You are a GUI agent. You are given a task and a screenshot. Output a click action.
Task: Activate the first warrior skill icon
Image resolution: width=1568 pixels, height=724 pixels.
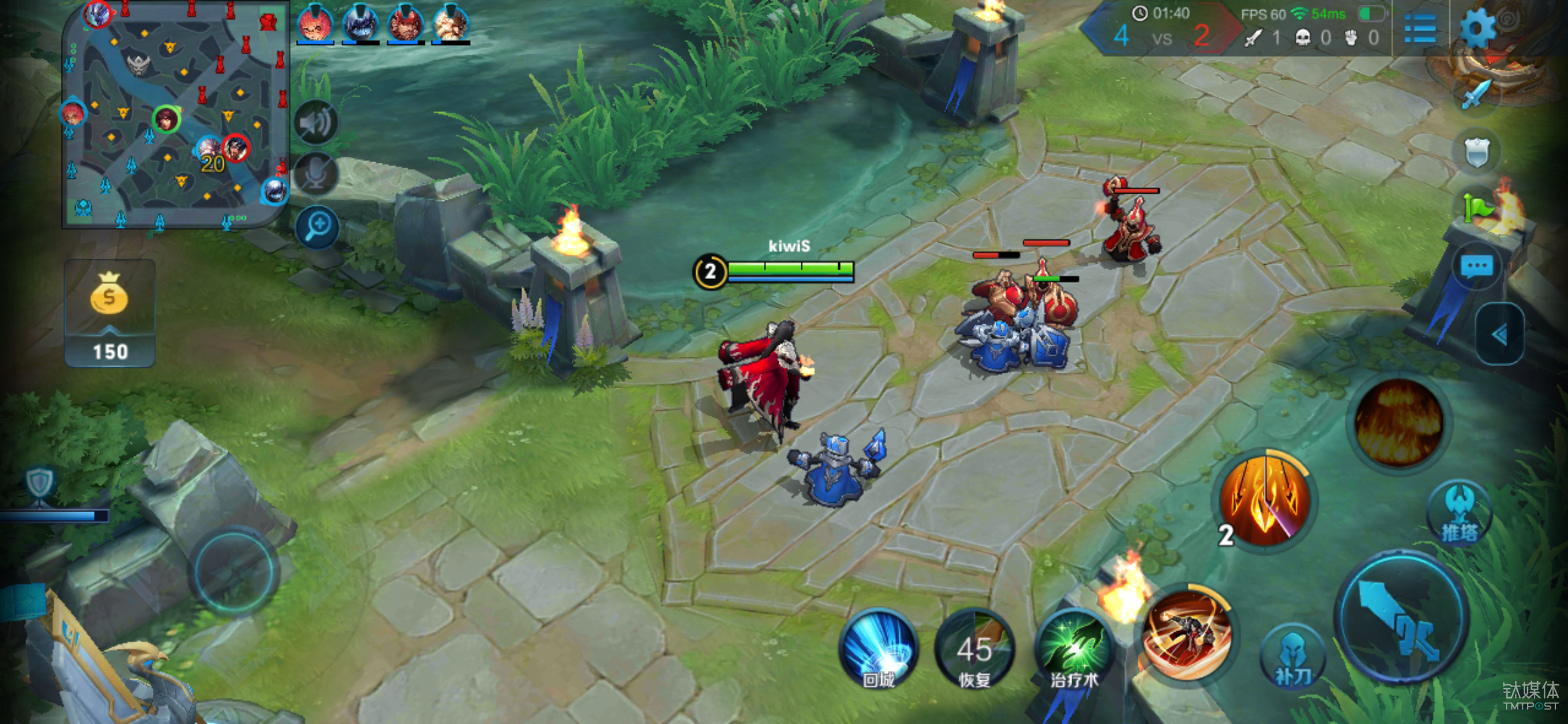point(1188,633)
